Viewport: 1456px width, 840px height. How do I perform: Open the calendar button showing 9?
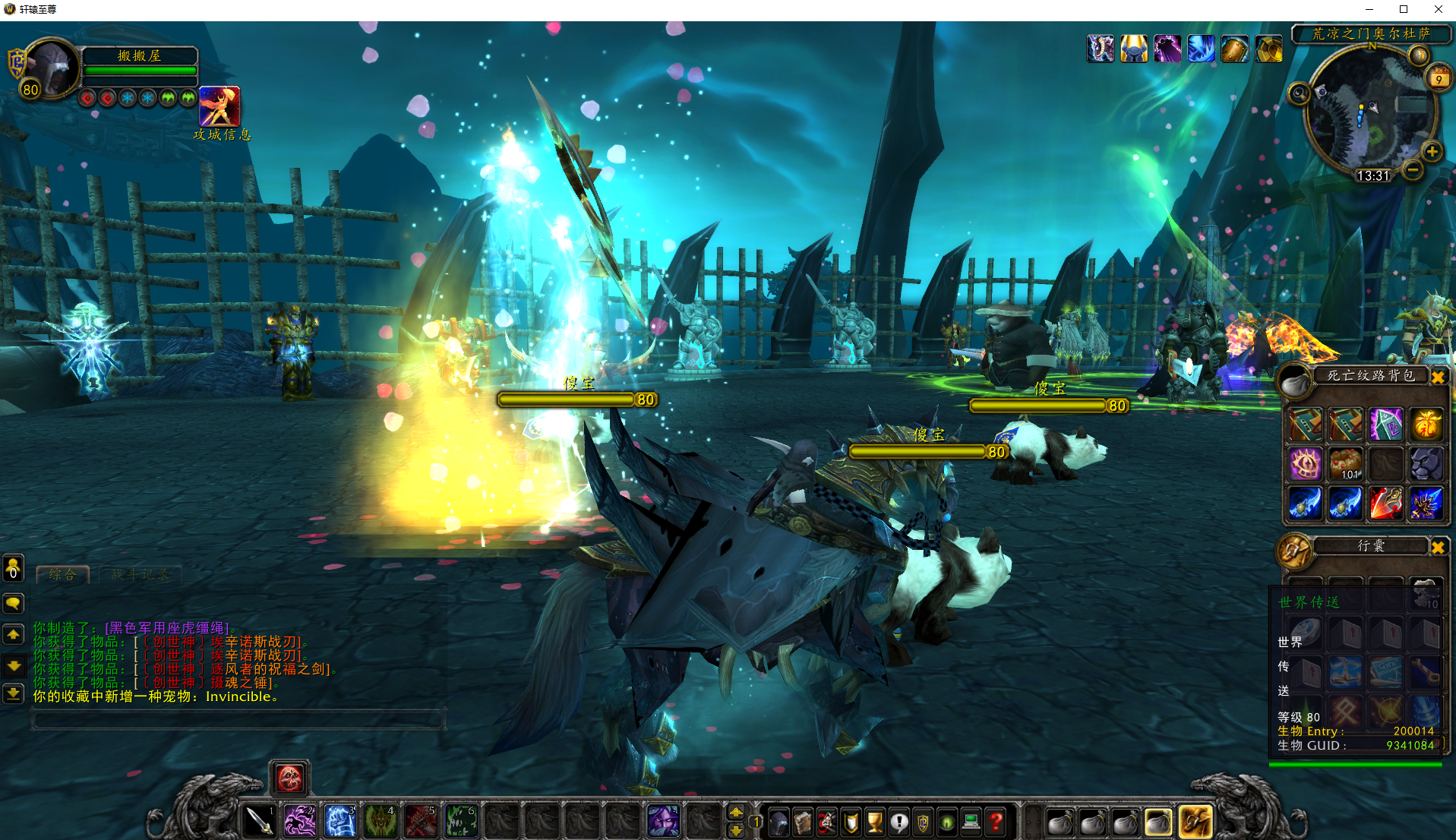point(1439,79)
